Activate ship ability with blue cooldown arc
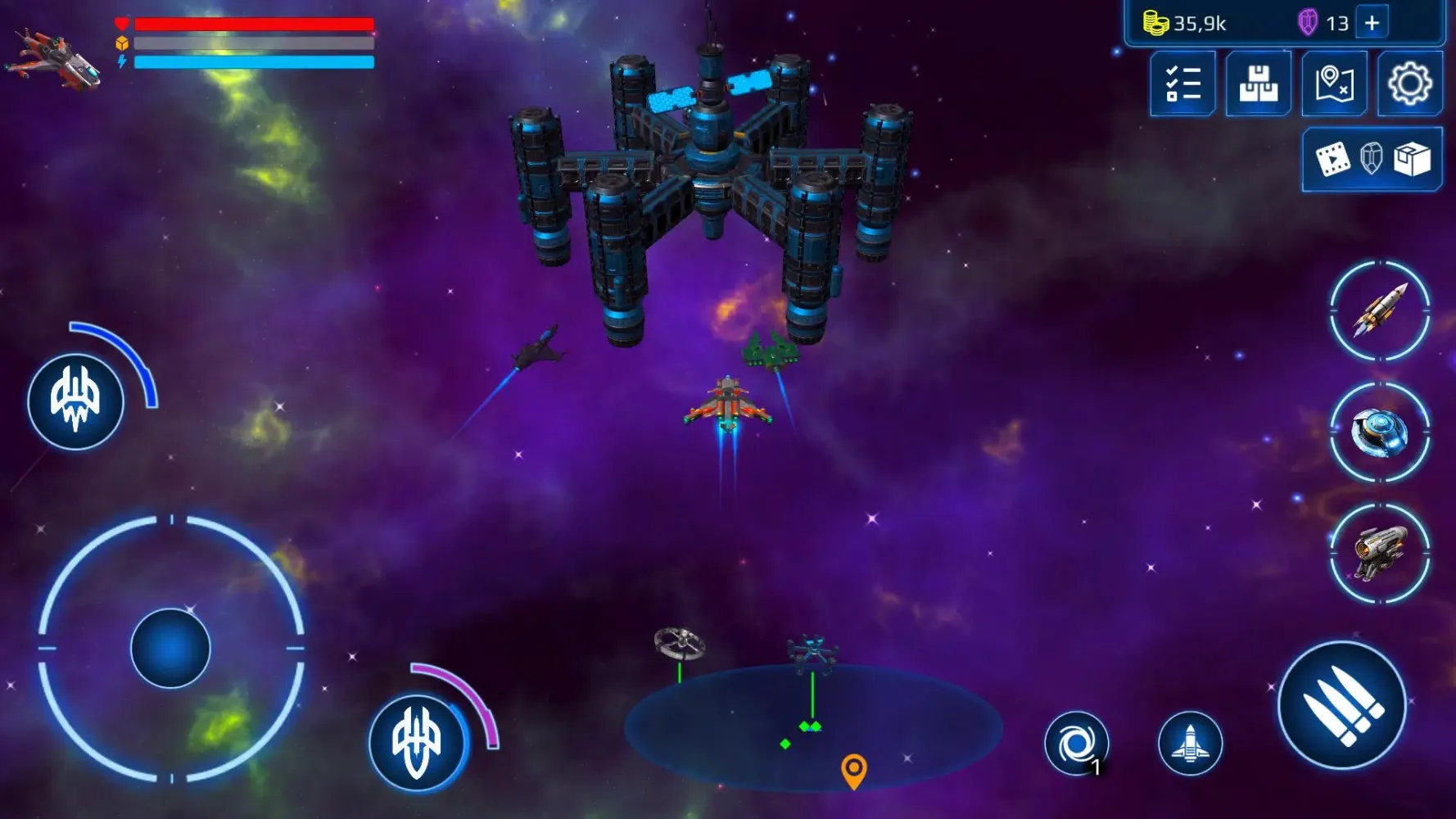The image size is (1456, 819). pos(75,401)
